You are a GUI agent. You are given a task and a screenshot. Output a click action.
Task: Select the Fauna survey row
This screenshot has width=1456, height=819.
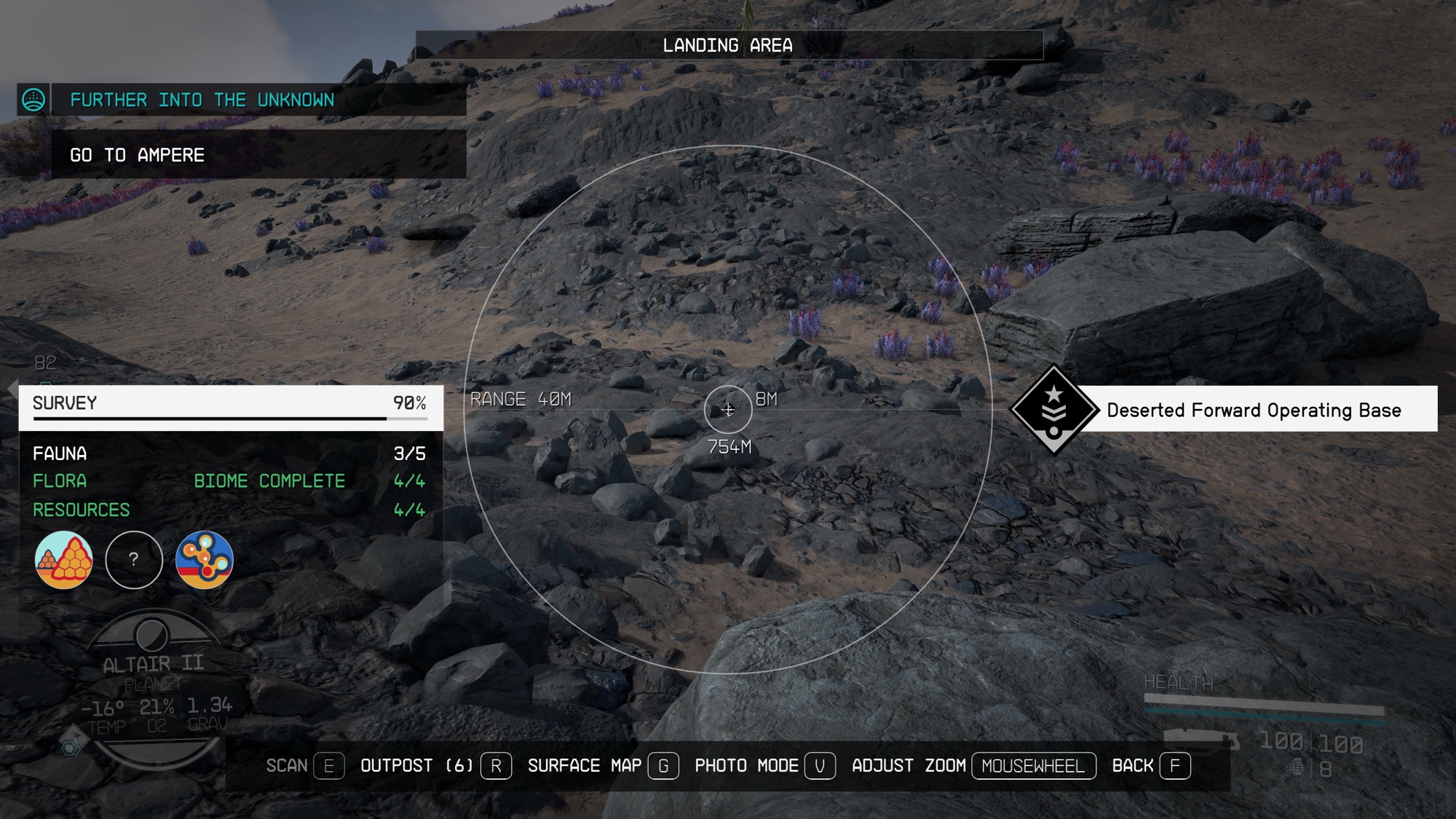point(229,454)
